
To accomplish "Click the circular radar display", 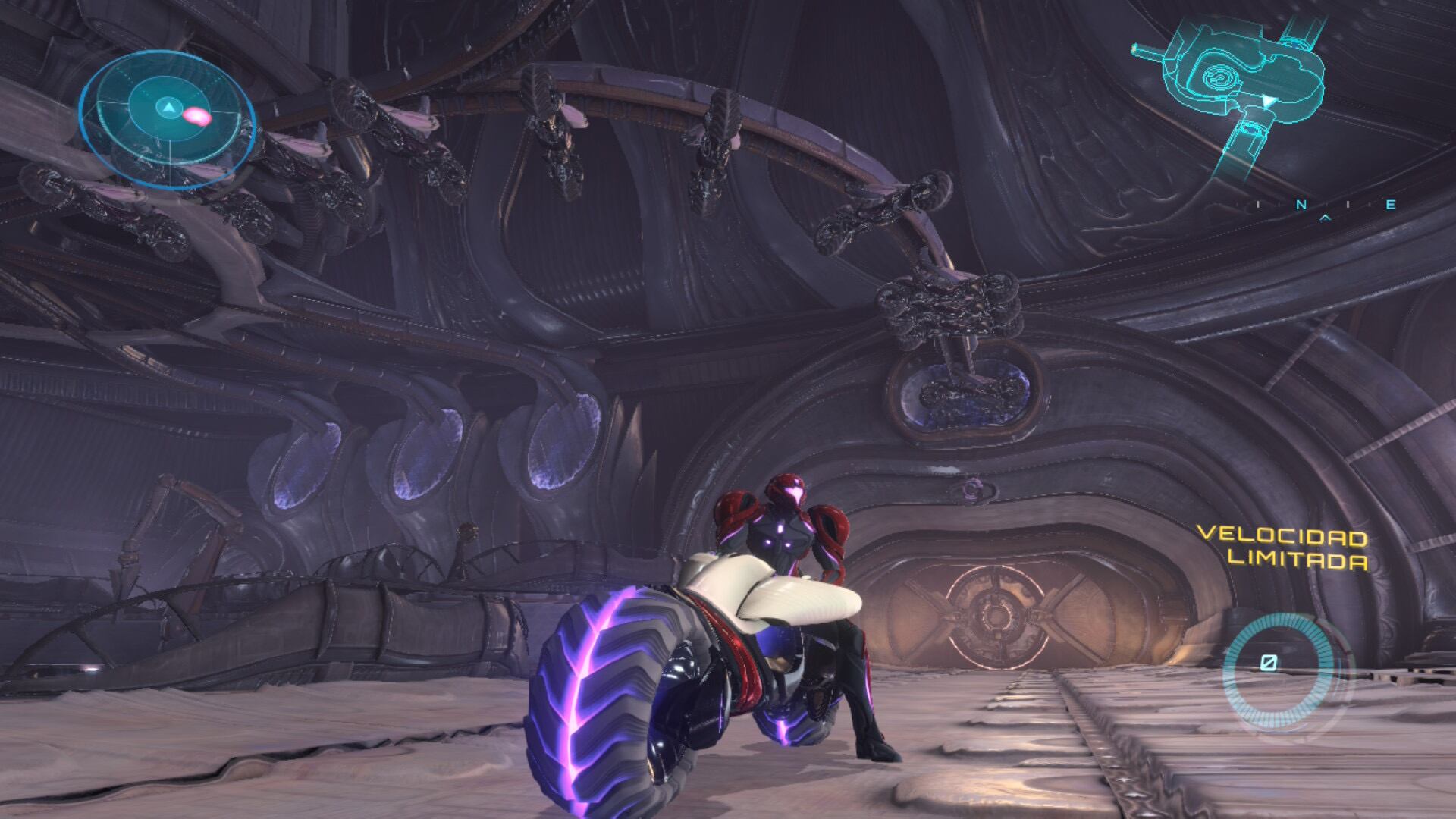I will (x=166, y=121).
